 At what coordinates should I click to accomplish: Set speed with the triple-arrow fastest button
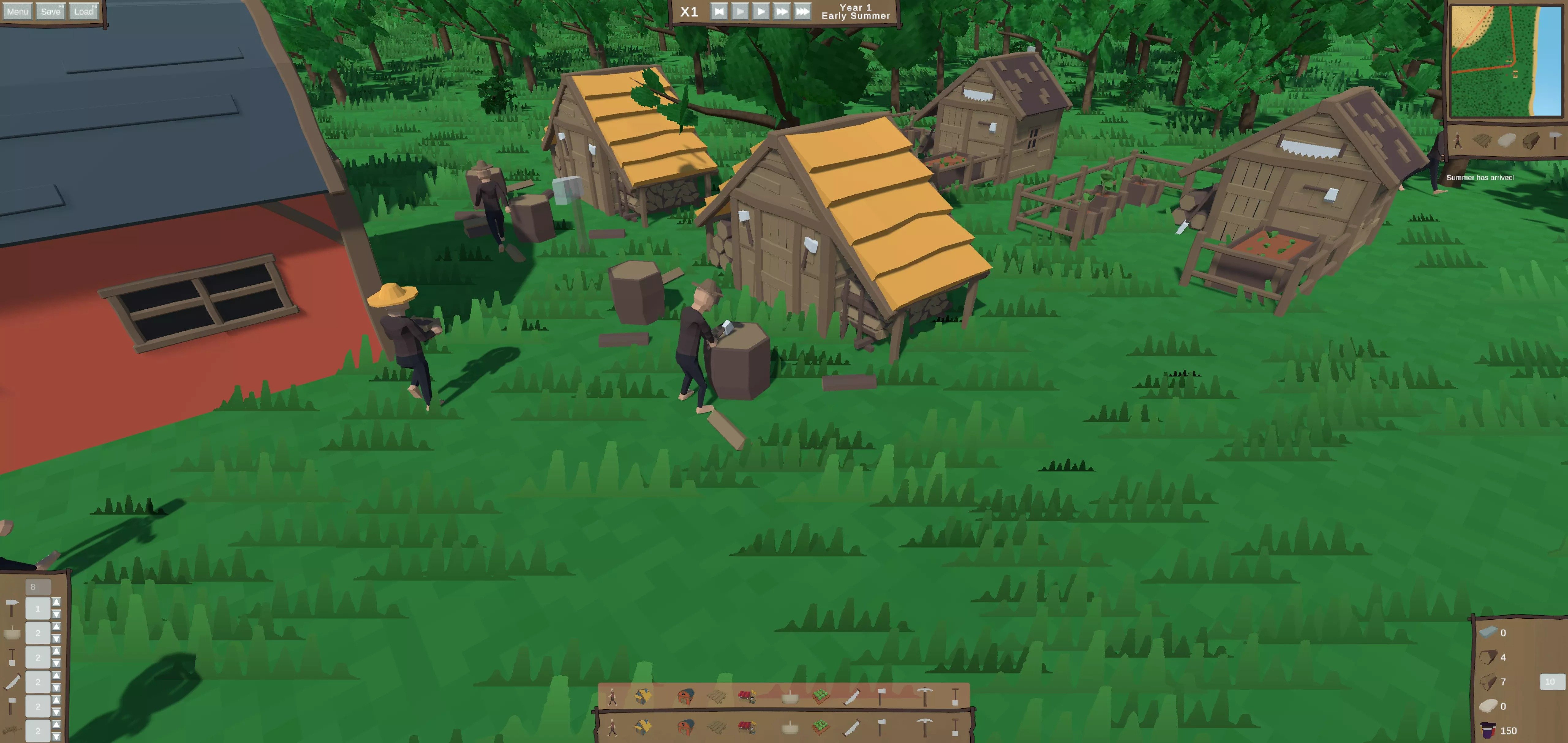tap(802, 12)
